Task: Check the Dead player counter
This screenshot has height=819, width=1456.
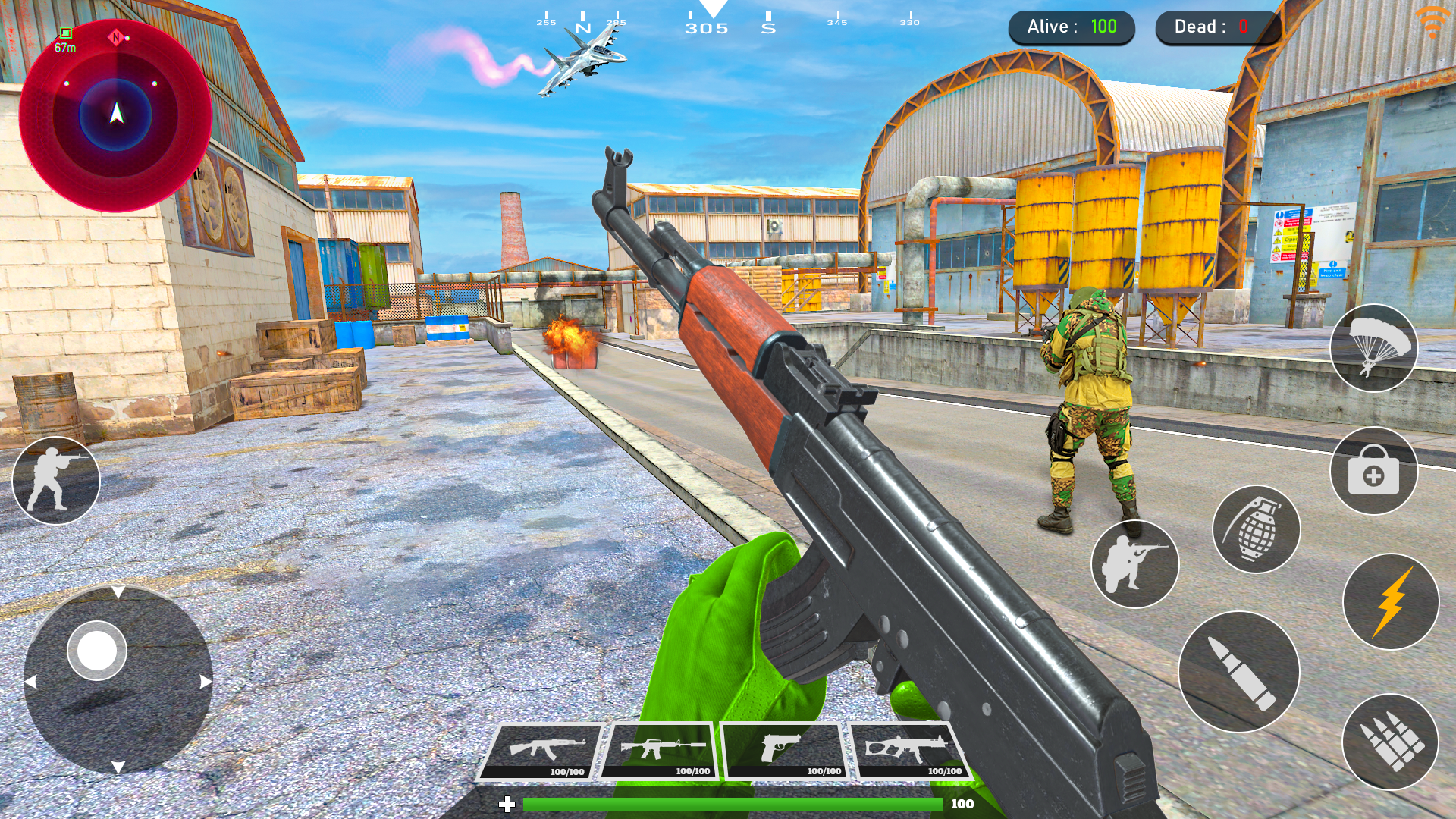Action: point(1217,27)
